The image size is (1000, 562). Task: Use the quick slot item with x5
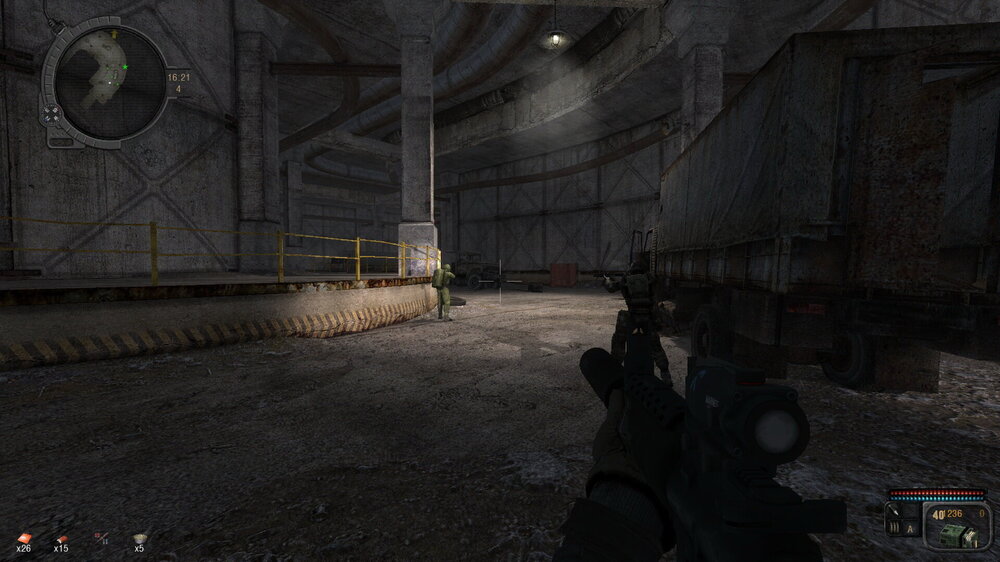(139, 537)
